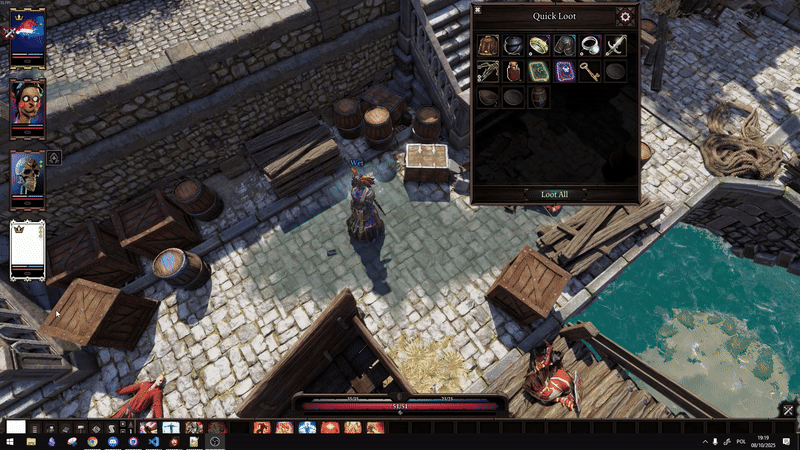The height and width of the screenshot is (450, 800).
Task: Open Quick Loot settings gear
Action: 625,16
